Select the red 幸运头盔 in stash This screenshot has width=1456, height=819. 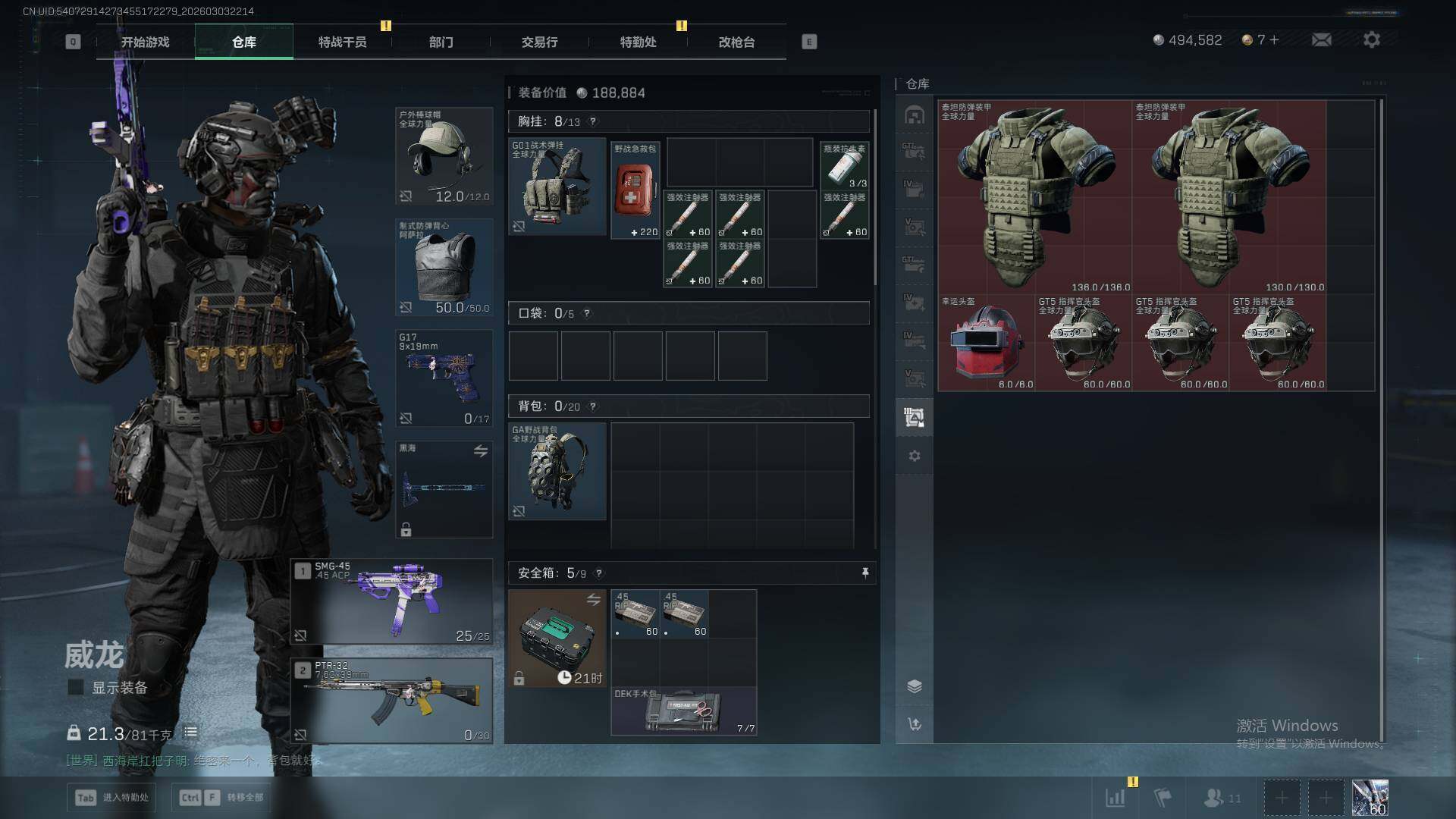point(986,343)
